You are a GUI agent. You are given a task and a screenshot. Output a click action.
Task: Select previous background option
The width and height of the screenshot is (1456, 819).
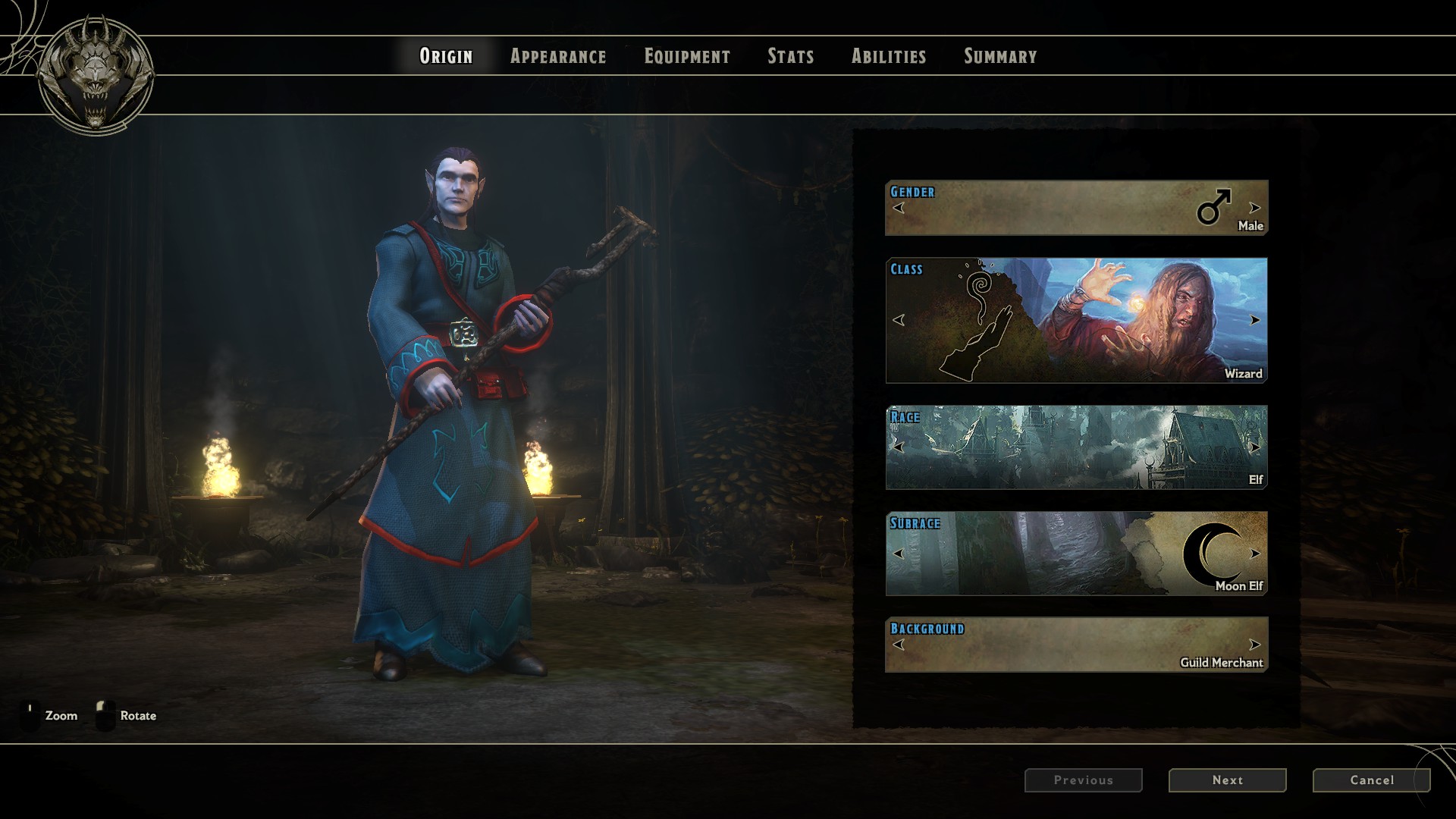click(x=899, y=645)
